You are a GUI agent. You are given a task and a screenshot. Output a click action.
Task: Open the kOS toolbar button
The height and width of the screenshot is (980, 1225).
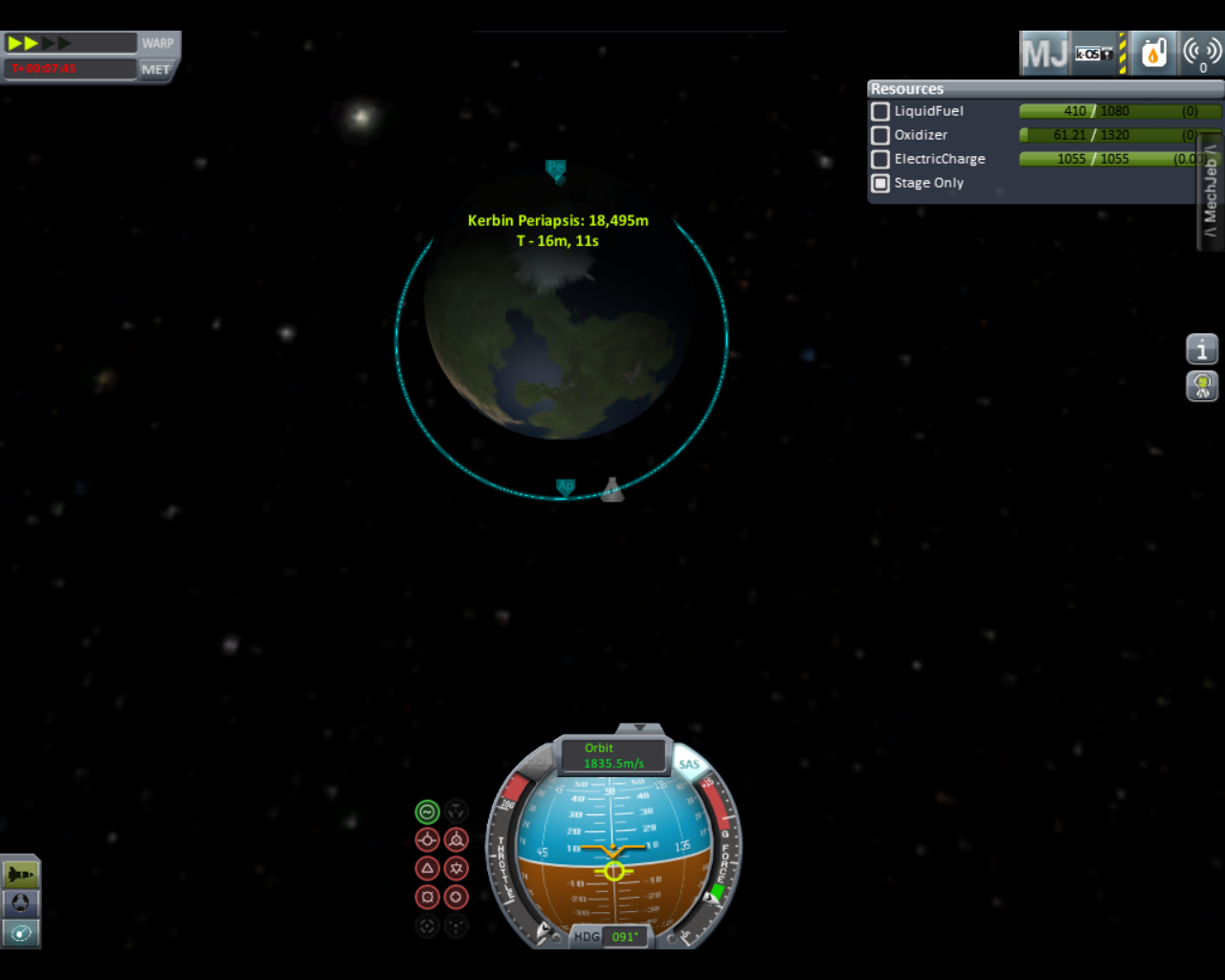1095,54
